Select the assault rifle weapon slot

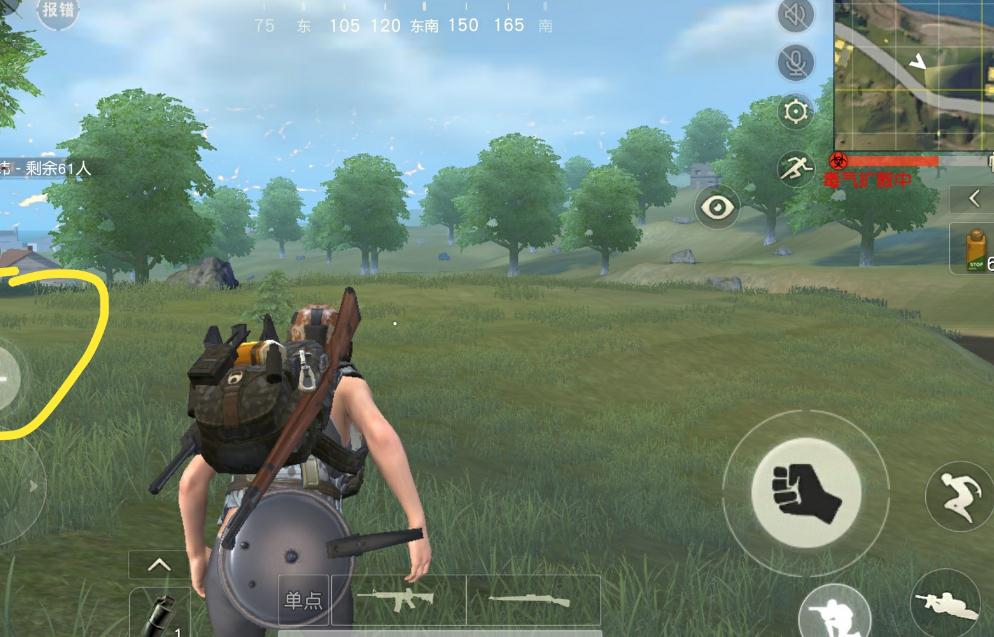[397, 600]
